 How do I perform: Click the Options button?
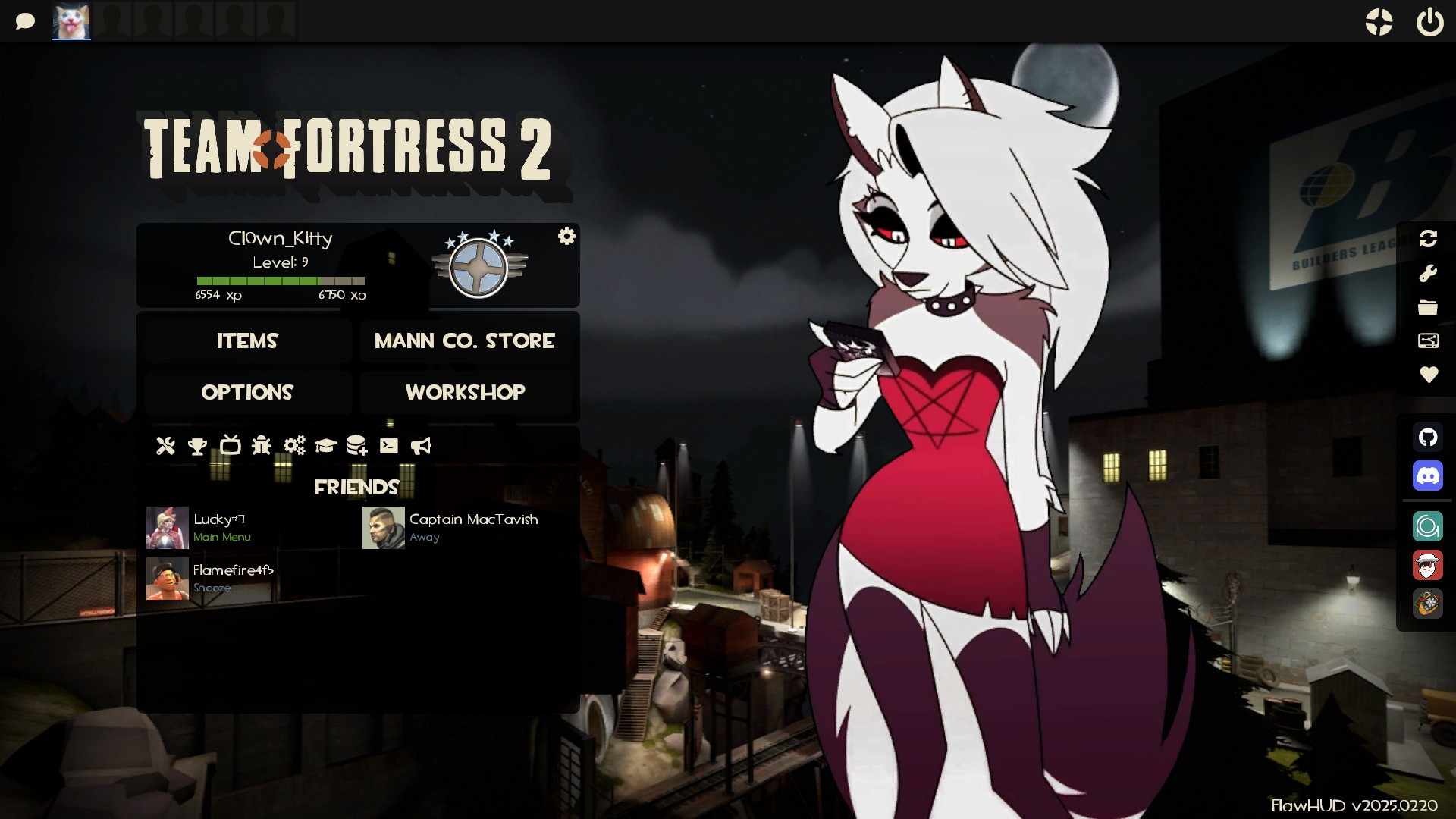coord(247,393)
